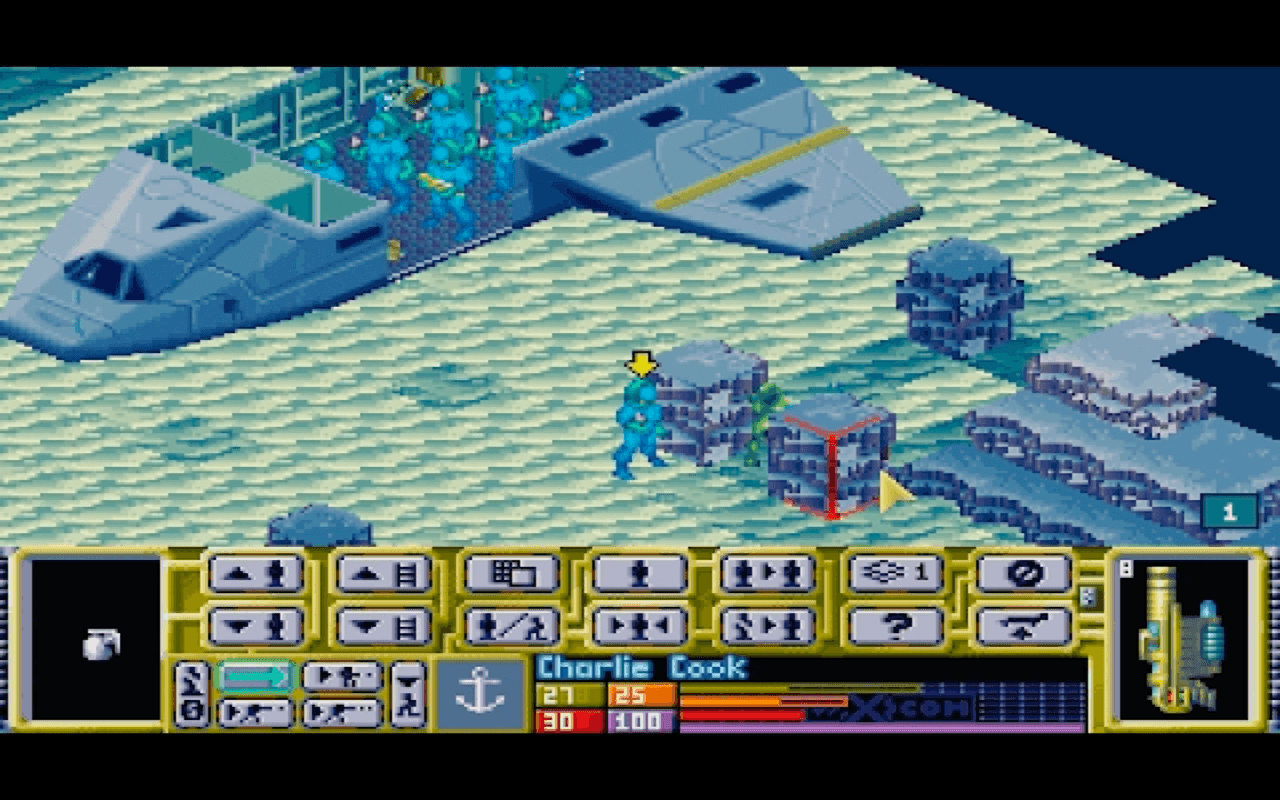Viewport: 1280px width, 800px height.
Task: Lower the map view level
Action: (385, 627)
